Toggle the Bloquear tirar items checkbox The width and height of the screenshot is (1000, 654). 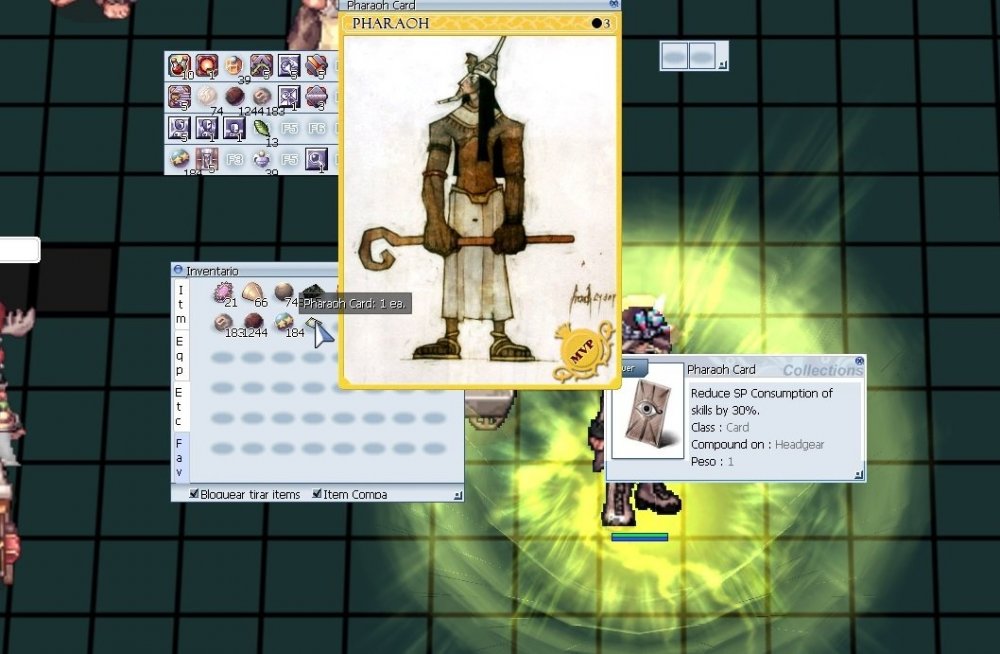pos(194,494)
